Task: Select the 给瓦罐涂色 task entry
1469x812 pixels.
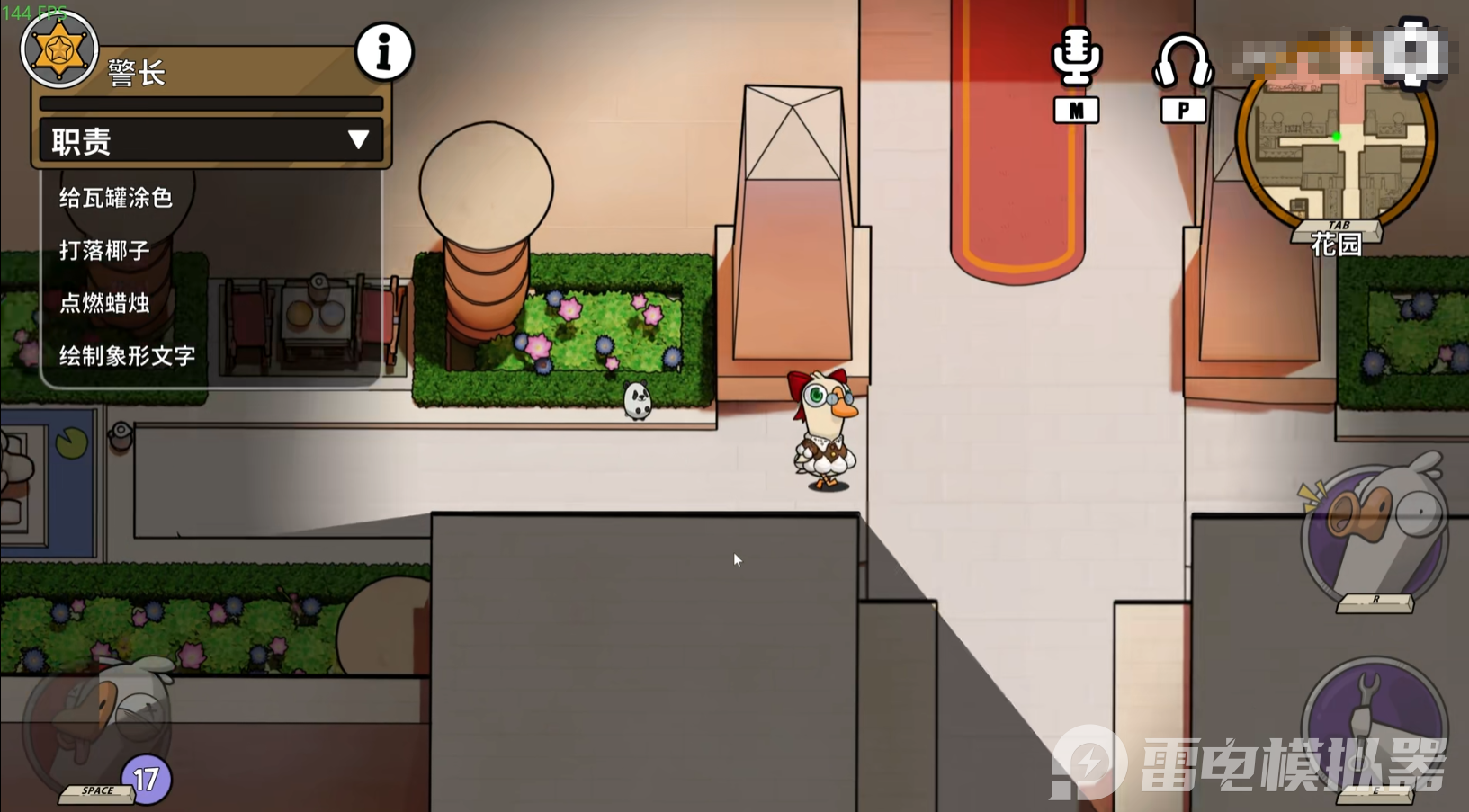Action: tap(116, 198)
